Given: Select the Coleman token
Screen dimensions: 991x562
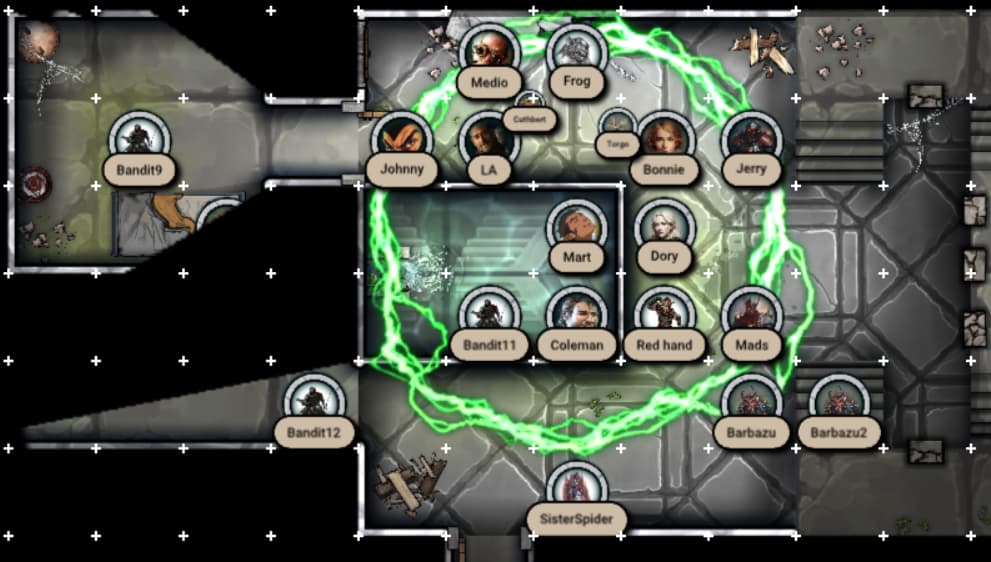Looking at the screenshot, I should 577,316.
